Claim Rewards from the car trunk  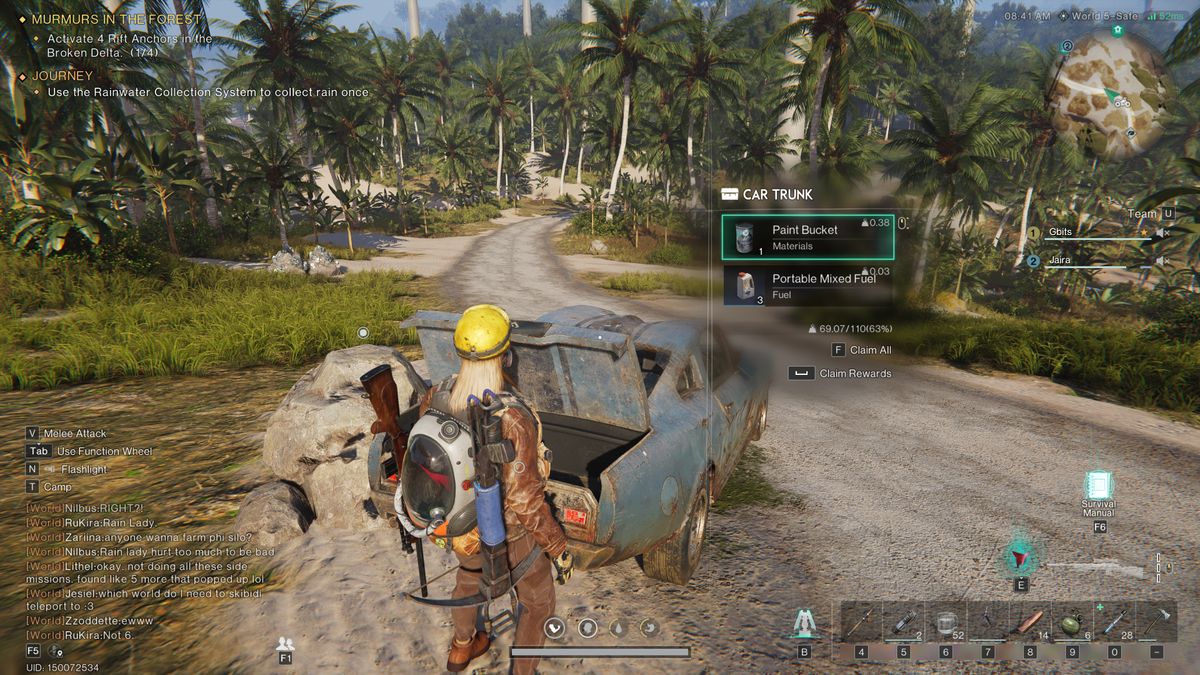pyautogui.click(x=842, y=374)
